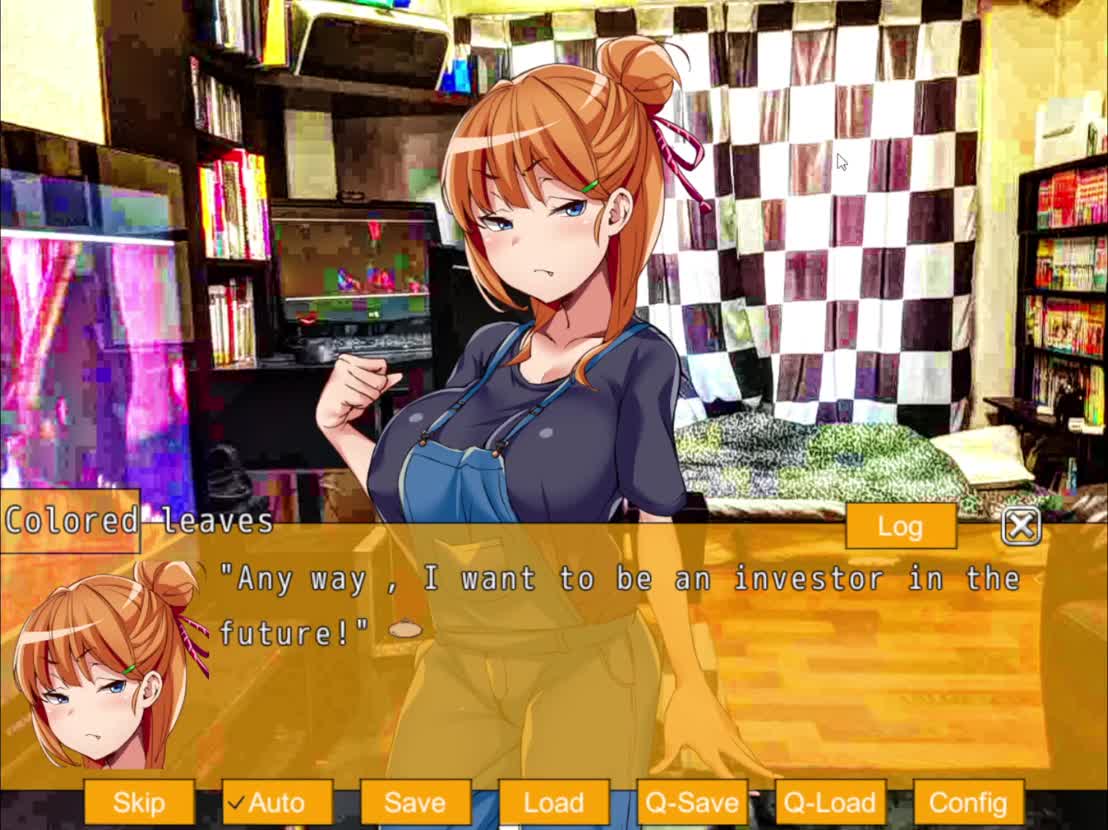Screen dimensions: 1108x830
Task: Open the Save menu
Action: (415, 802)
